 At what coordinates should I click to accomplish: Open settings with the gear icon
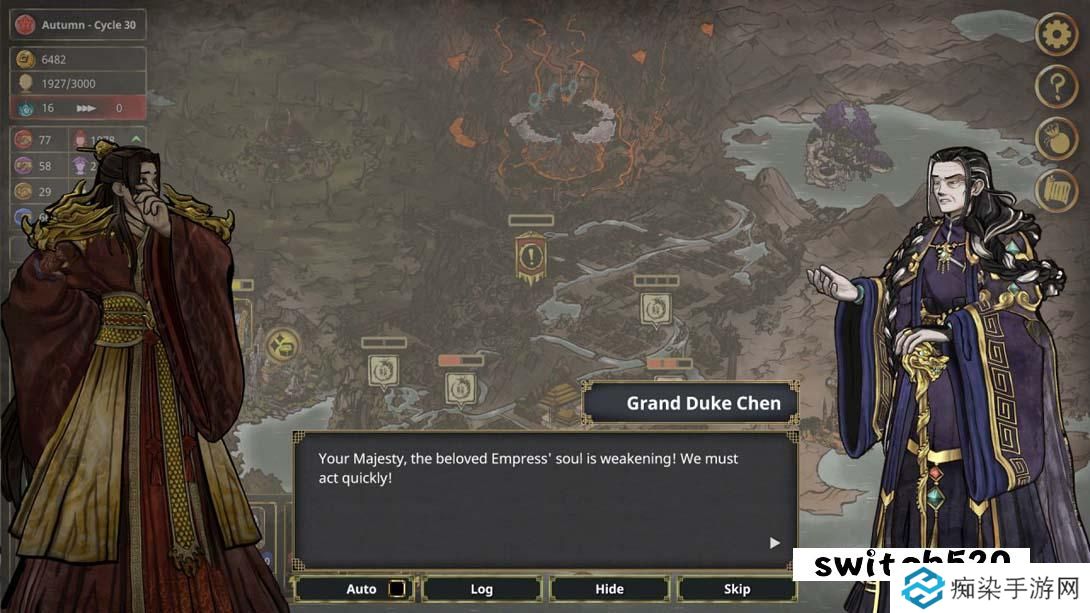click(x=1055, y=35)
